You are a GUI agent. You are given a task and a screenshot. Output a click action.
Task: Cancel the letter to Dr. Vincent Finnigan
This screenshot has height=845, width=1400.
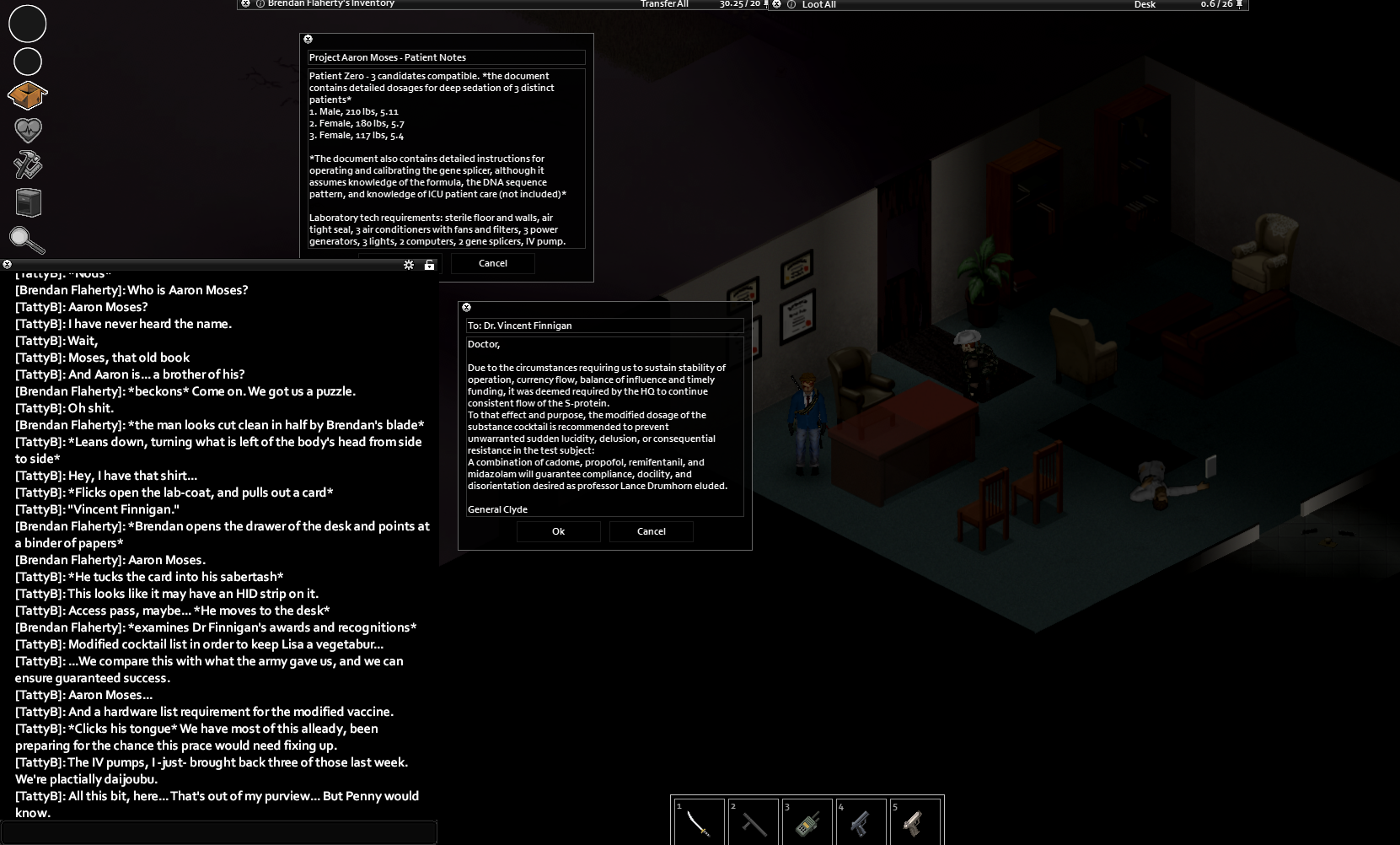tap(651, 531)
